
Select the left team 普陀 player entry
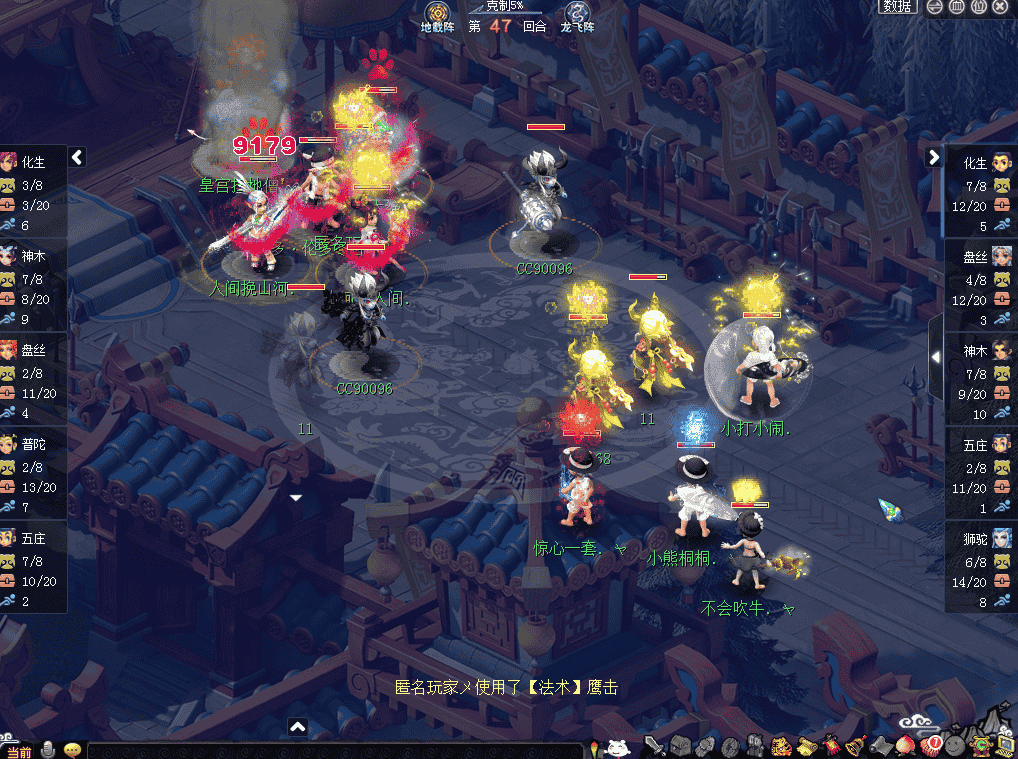[x=33, y=473]
